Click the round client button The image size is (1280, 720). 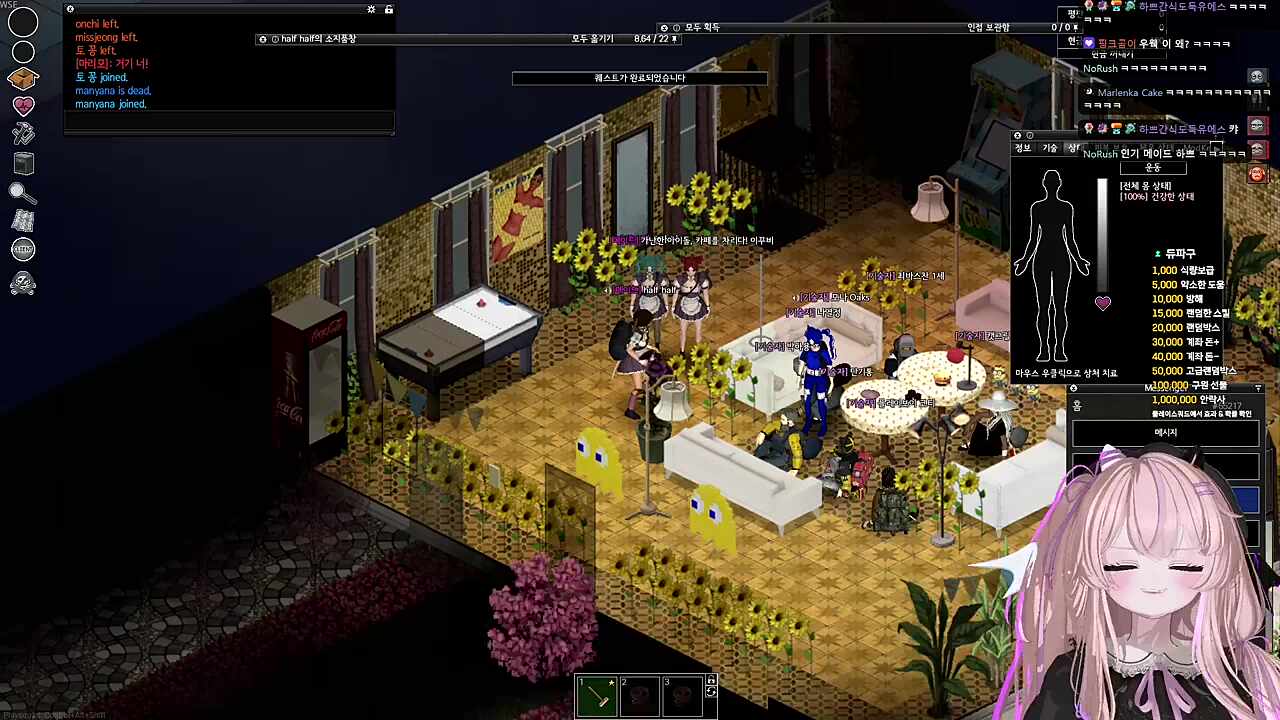23,250
